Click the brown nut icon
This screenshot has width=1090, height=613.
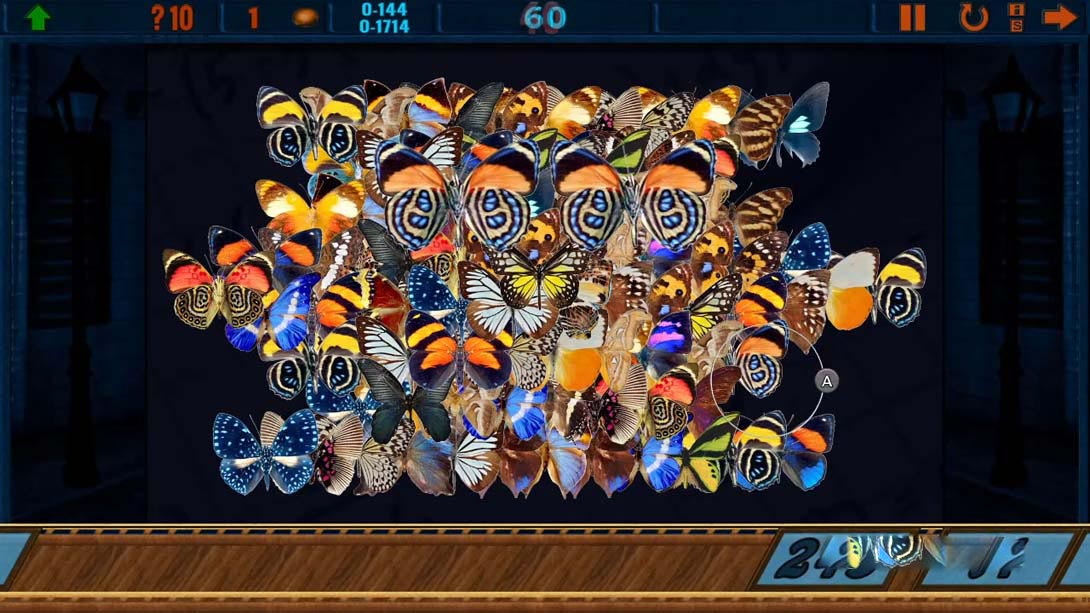pyautogui.click(x=305, y=17)
